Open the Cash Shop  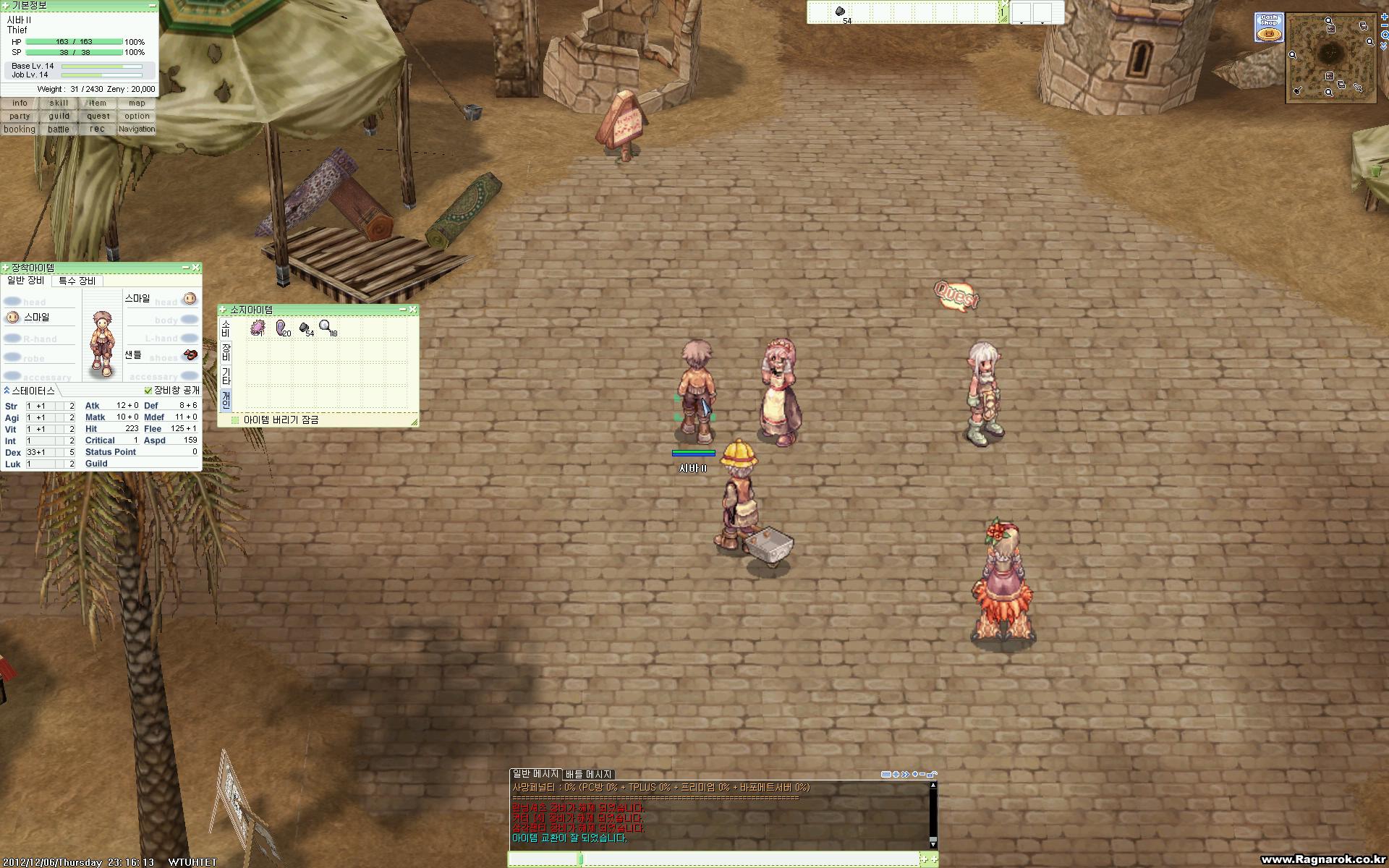[x=1268, y=27]
